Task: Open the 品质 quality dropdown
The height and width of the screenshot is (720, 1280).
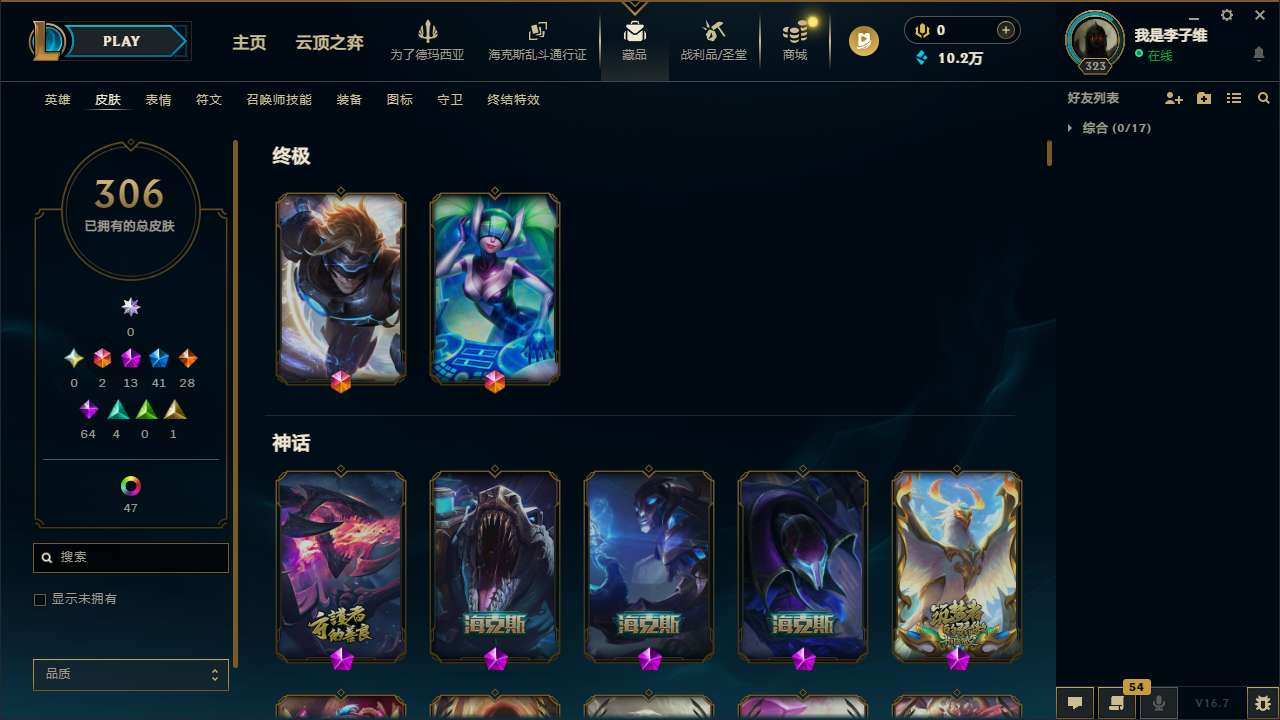Action: point(130,674)
